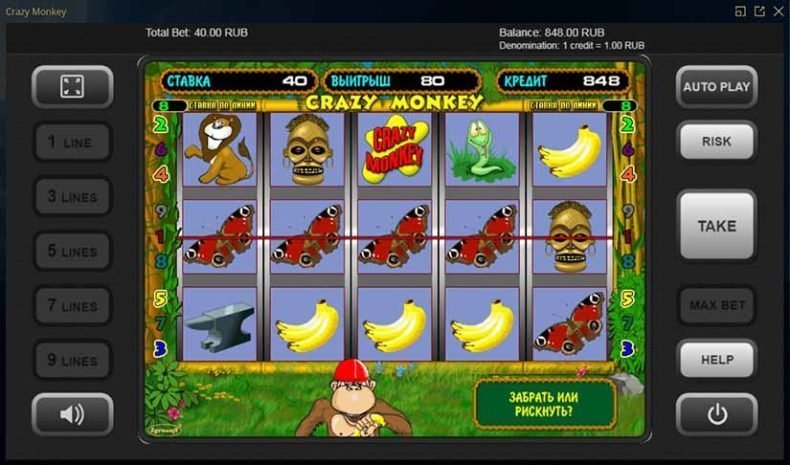Click the Risk button to gamble winnings
The width and height of the screenshot is (790, 465).
(x=716, y=142)
